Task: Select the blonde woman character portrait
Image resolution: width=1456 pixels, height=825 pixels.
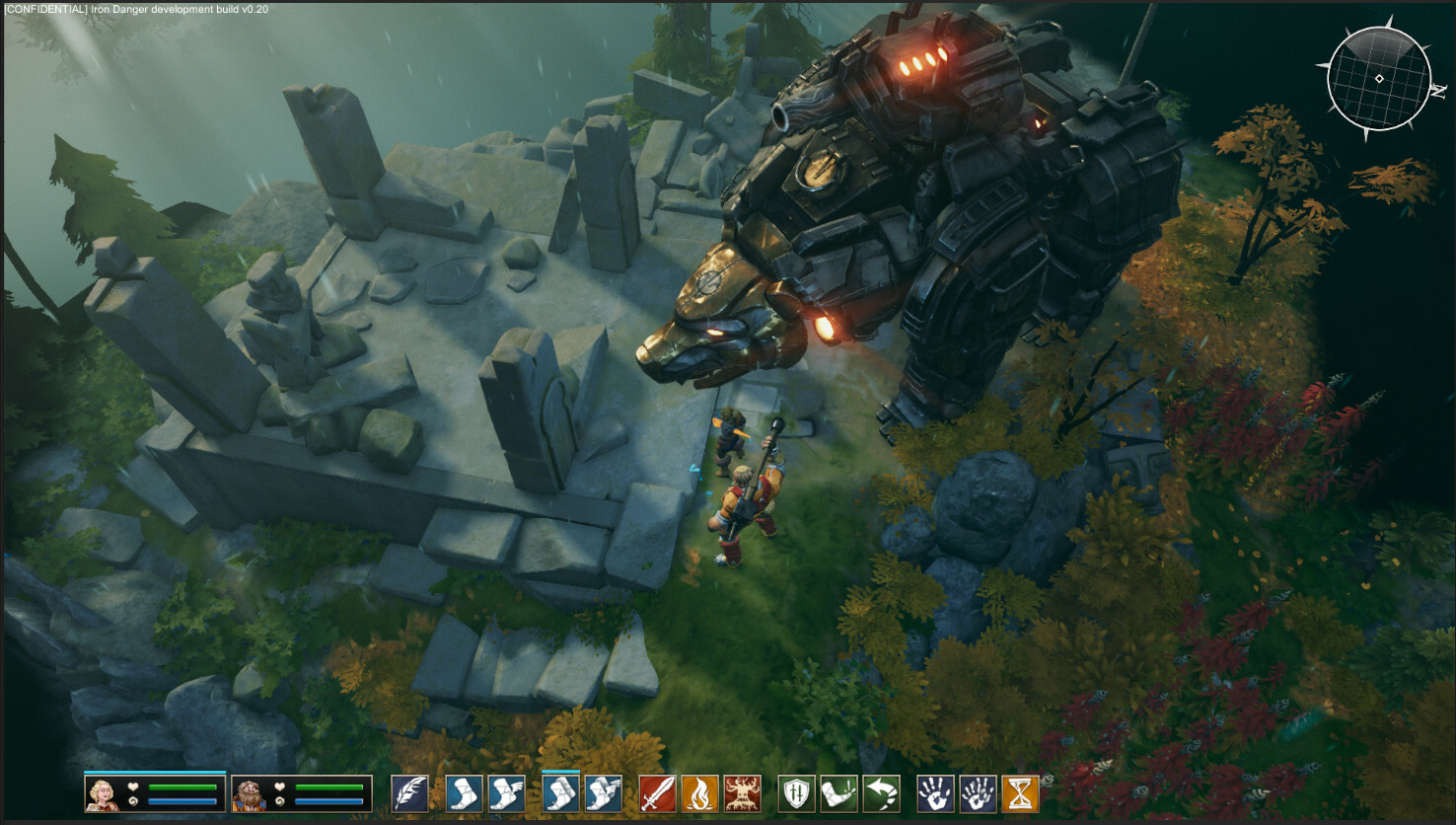Action: (x=101, y=793)
